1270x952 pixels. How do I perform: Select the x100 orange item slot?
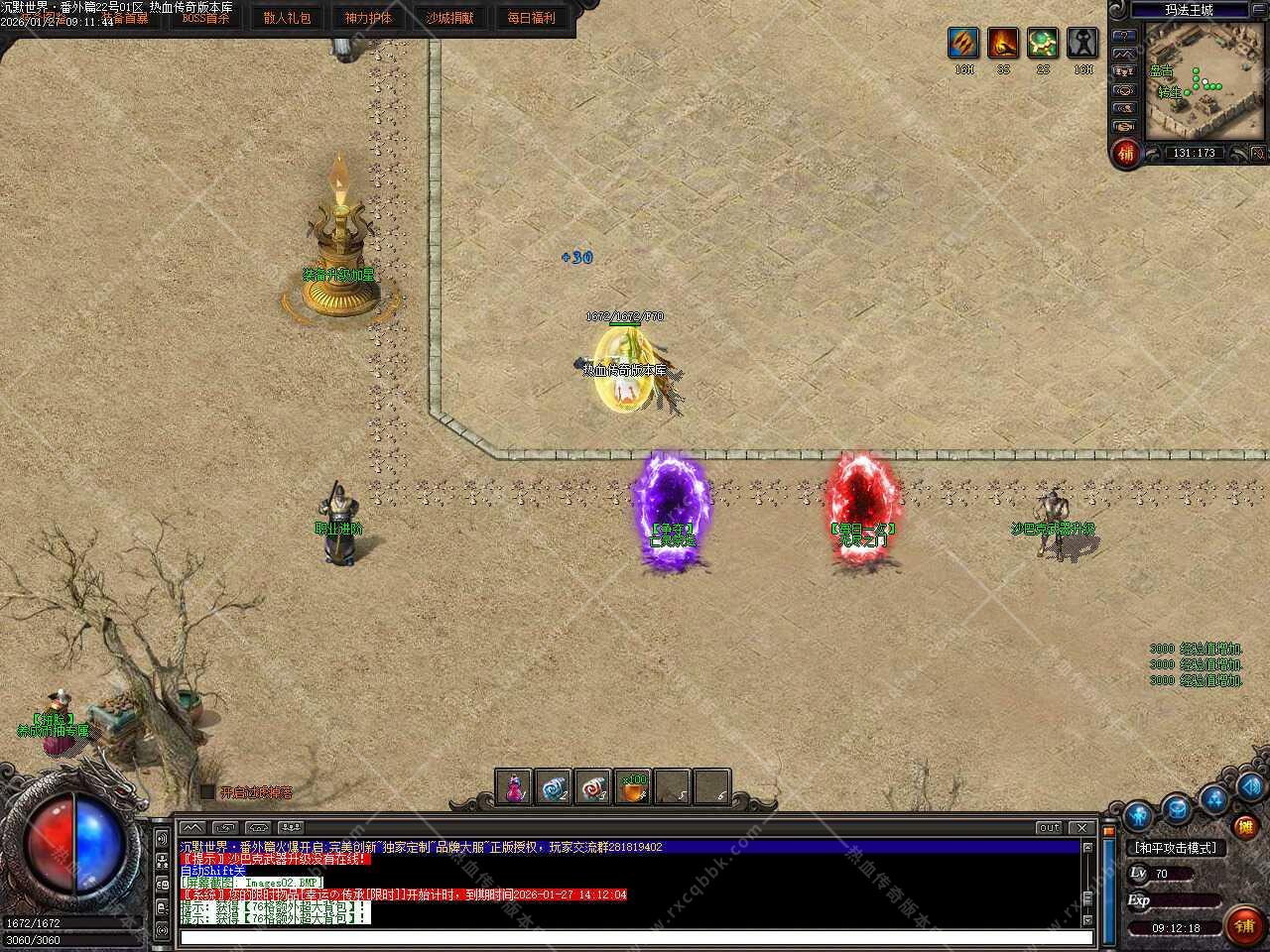tap(633, 787)
